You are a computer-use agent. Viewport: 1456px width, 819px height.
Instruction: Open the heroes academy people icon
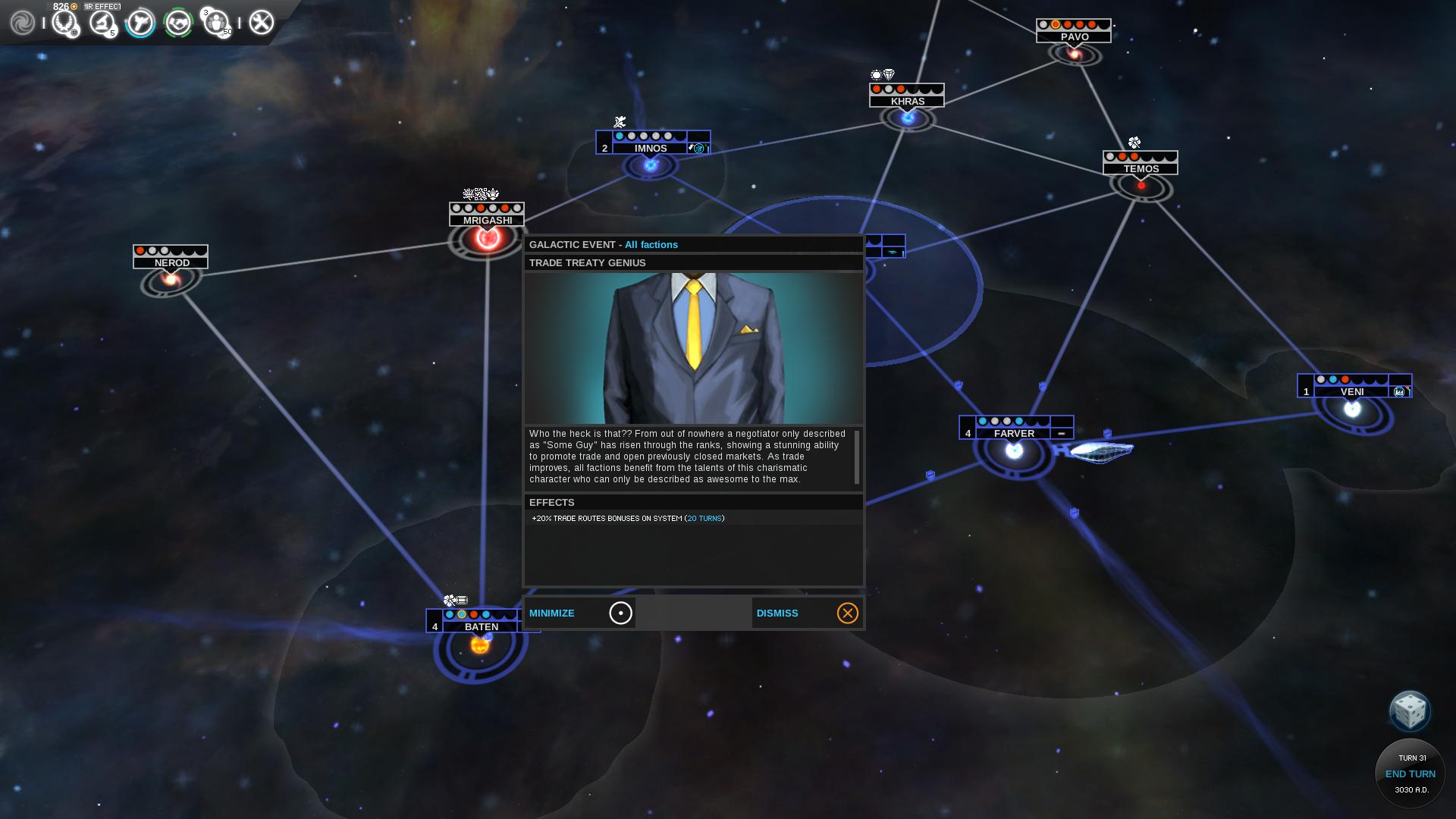217,23
